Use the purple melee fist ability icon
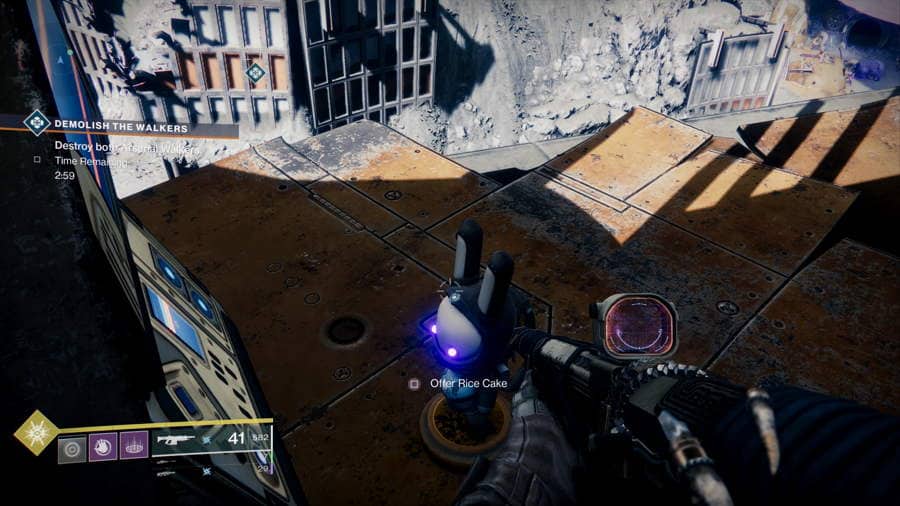 click(x=103, y=446)
